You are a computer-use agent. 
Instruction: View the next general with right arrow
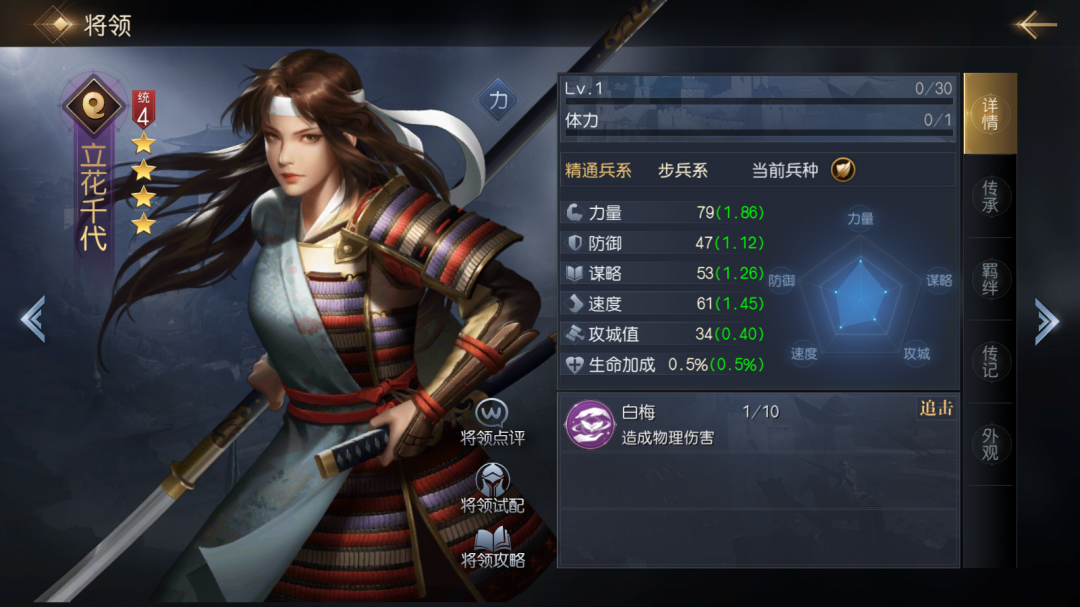coord(1046,321)
